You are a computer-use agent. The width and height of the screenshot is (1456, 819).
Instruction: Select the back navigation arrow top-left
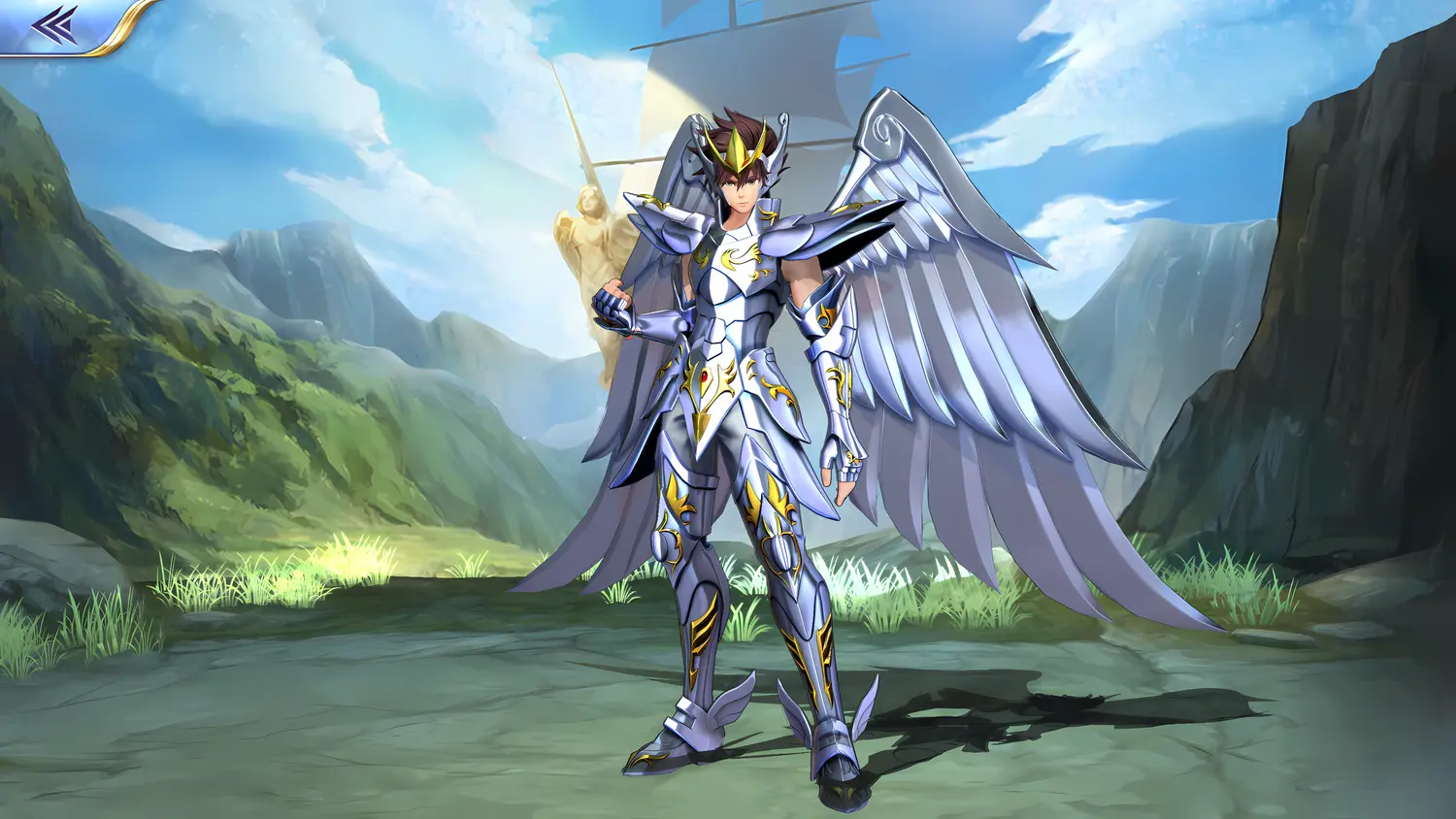click(x=53, y=24)
